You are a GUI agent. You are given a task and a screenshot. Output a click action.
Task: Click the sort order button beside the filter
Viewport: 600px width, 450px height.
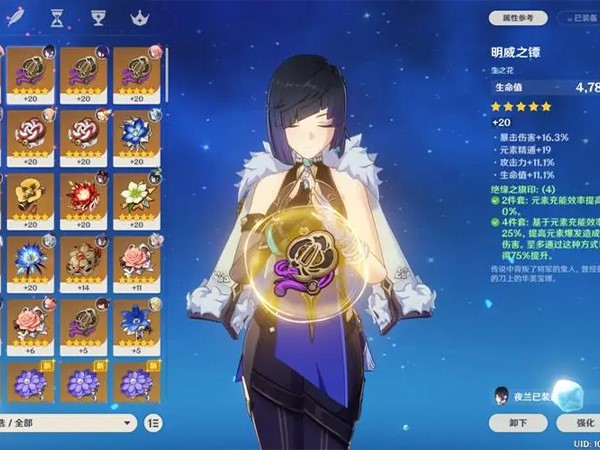153,423
